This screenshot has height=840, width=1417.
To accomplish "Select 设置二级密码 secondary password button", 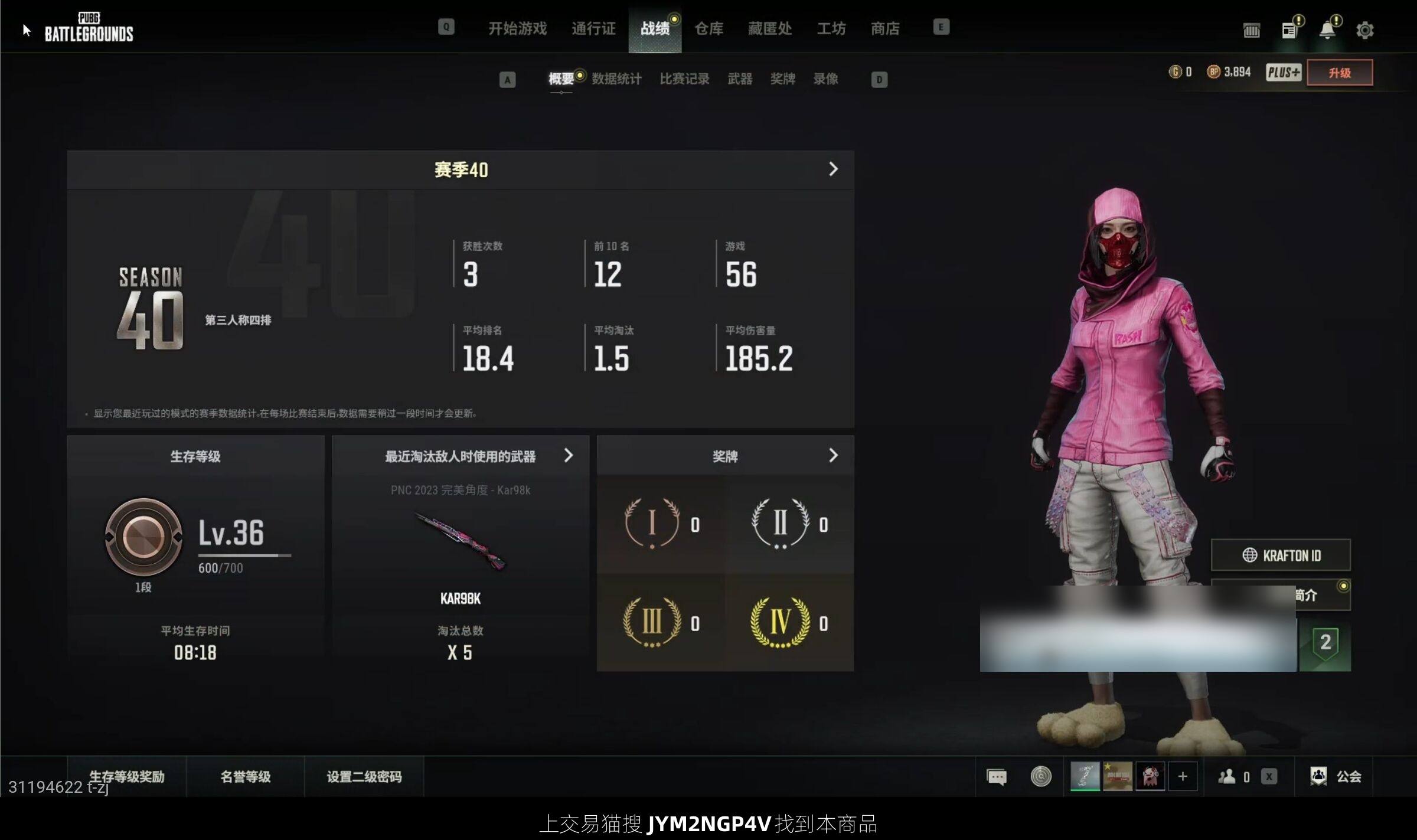I will (x=364, y=776).
